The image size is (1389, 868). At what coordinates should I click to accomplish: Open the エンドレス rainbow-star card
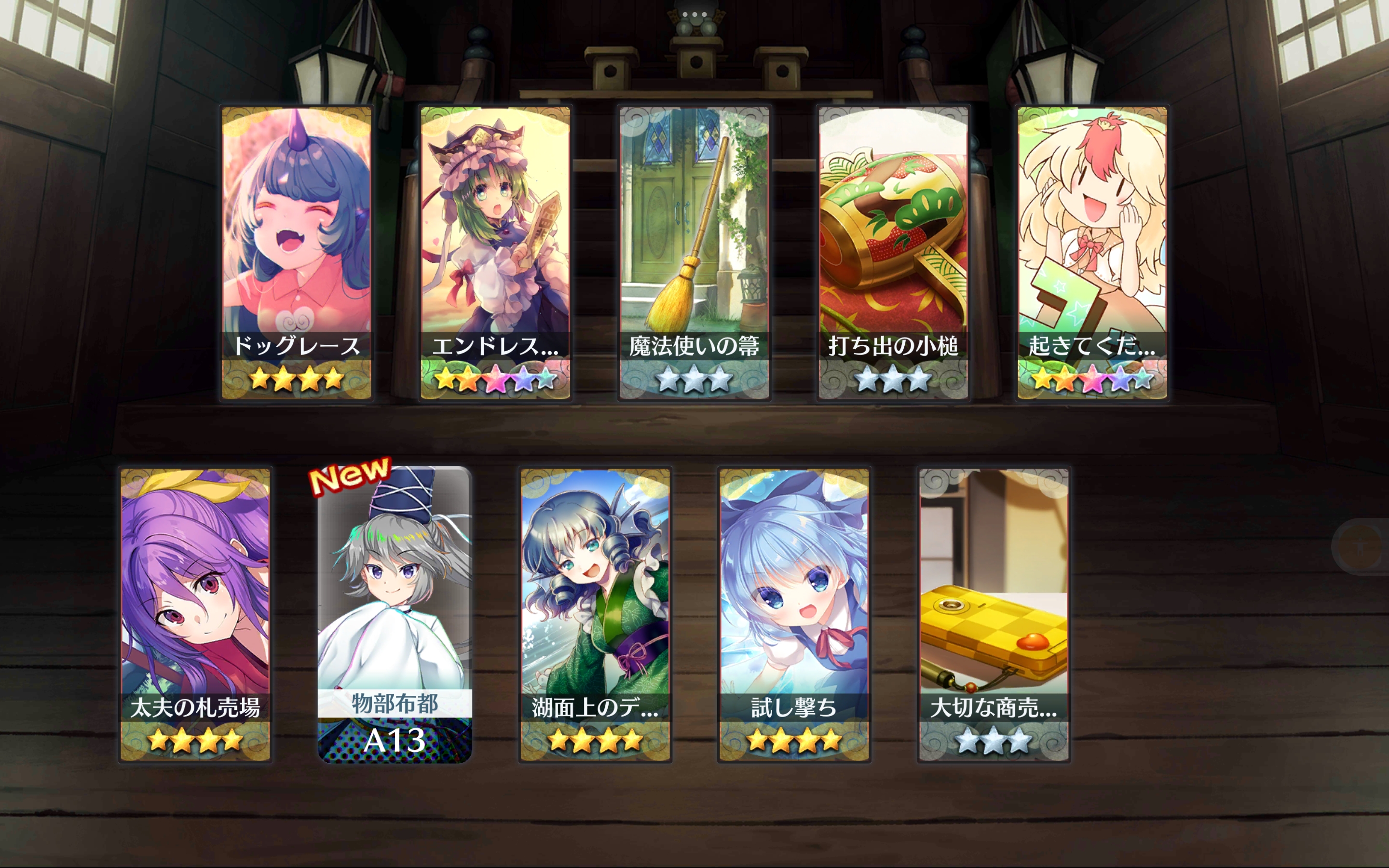(495, 253)
